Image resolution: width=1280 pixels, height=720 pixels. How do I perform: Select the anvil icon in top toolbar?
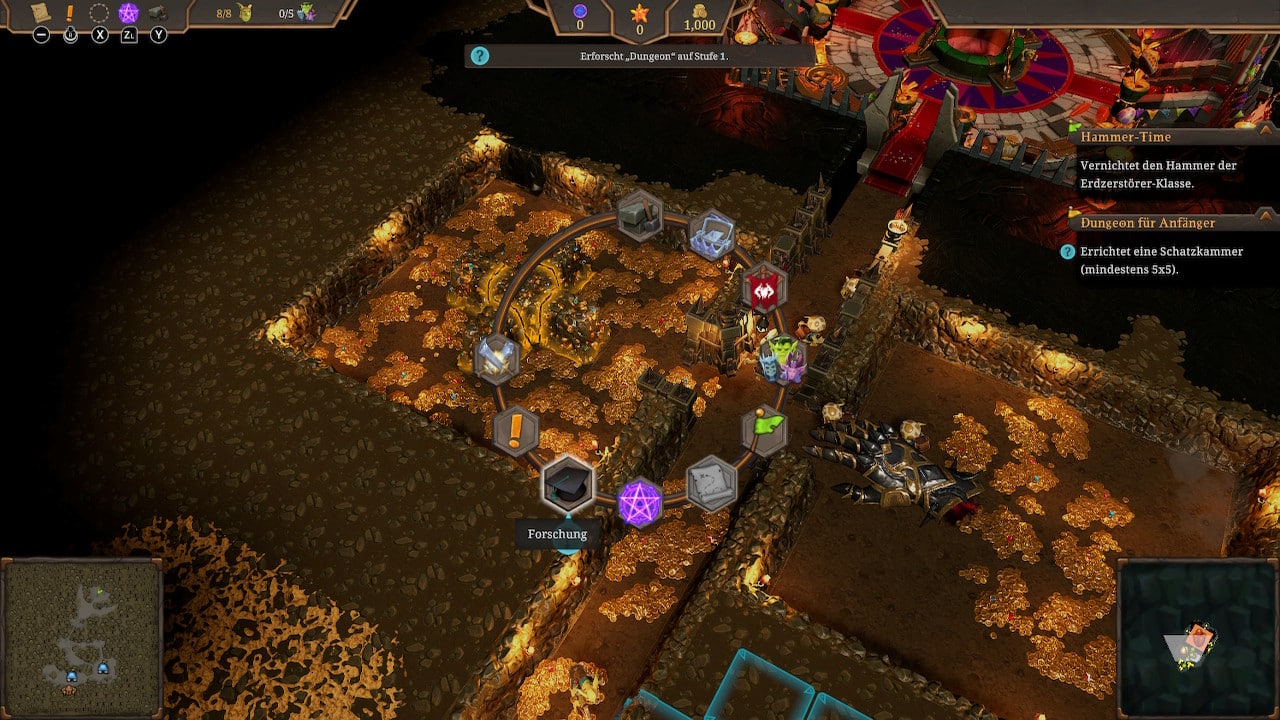pos(158,13)
